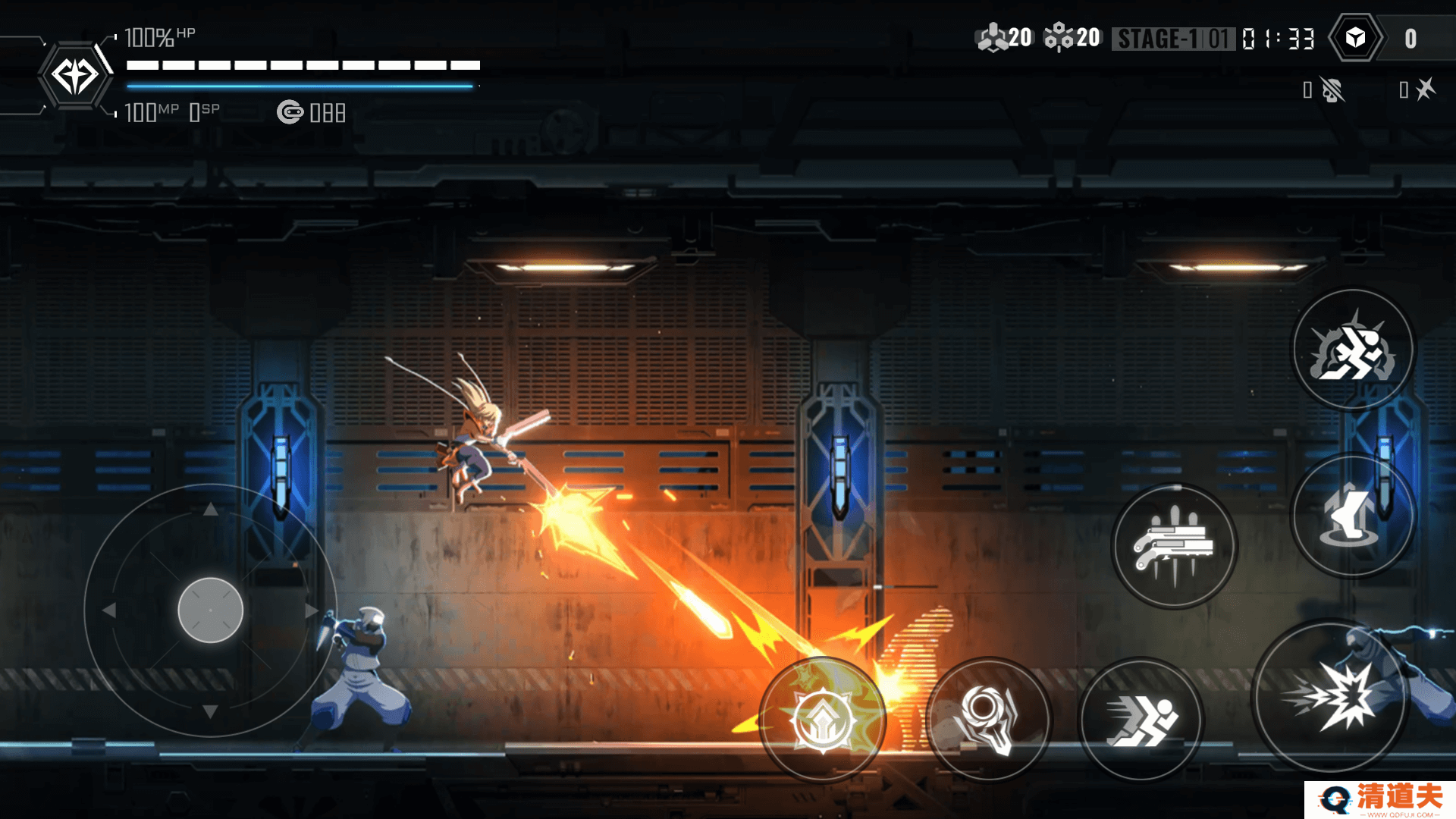Open the Qingdaofu watermark logo link
1456x819 pixels.
click(x=1380, y=799)
